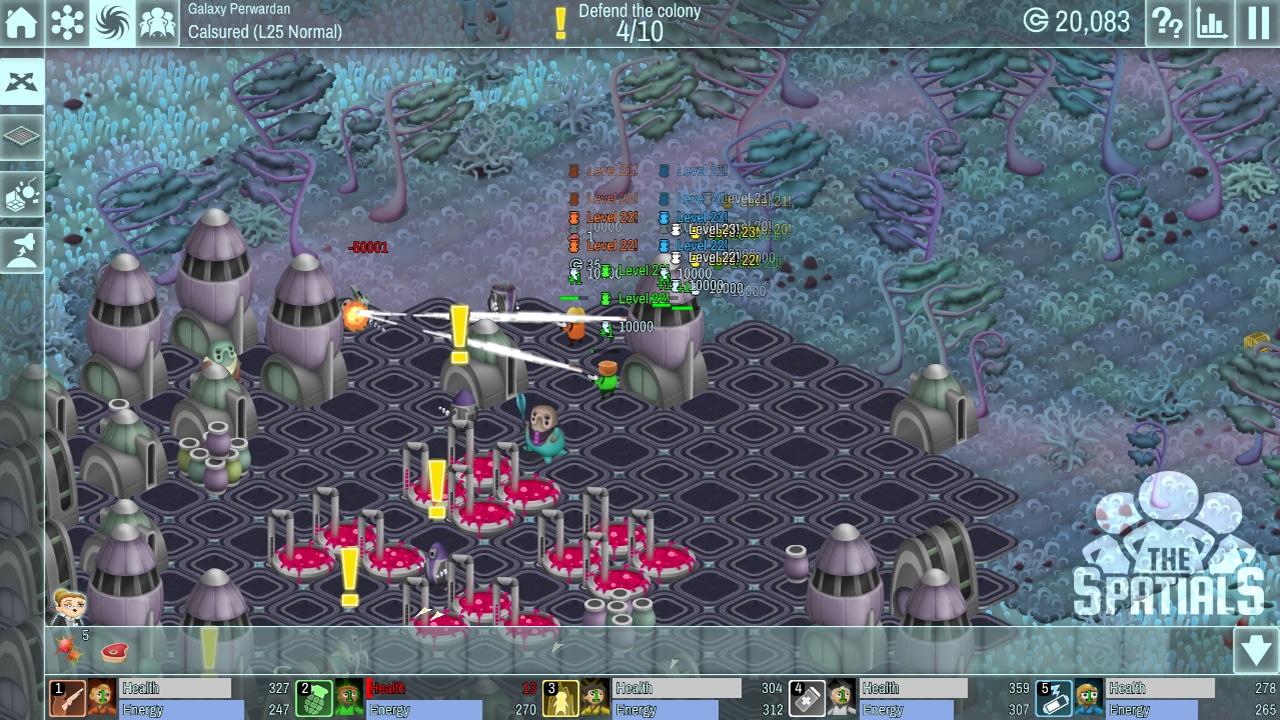Select crew member 3 with yellow silhouette icon
The image size is (1280, 720).
[560, 698]
